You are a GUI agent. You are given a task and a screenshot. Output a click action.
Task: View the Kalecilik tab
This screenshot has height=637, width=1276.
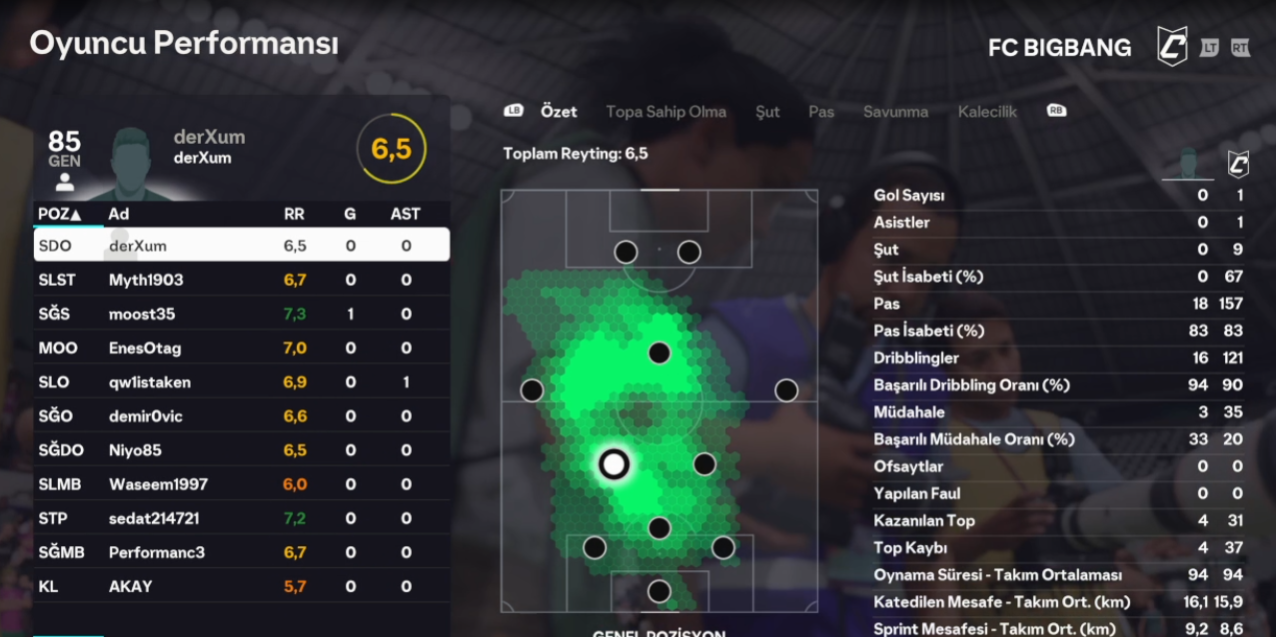tap(987, 112)
